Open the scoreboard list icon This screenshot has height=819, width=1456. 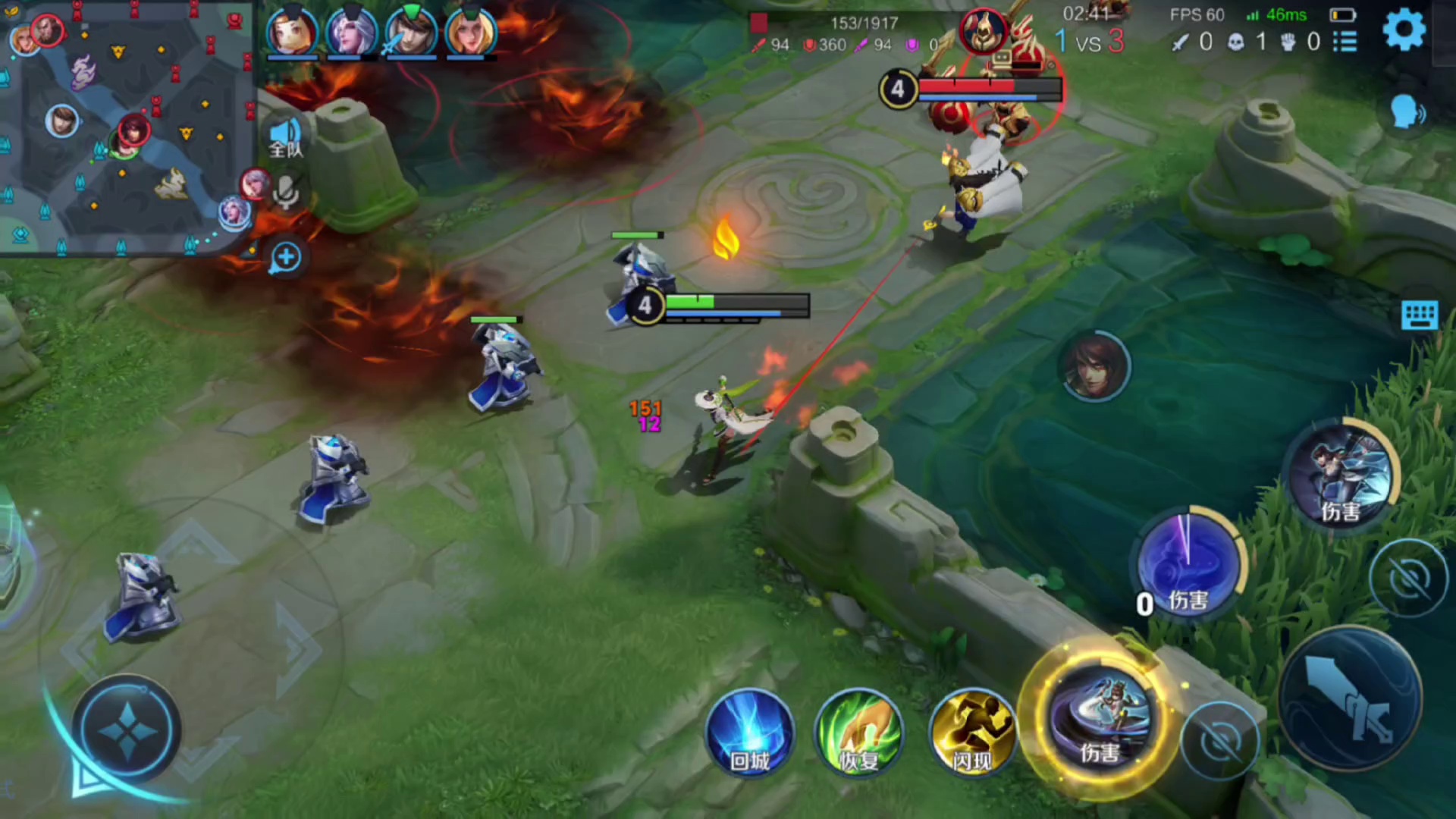point(1345,42)
